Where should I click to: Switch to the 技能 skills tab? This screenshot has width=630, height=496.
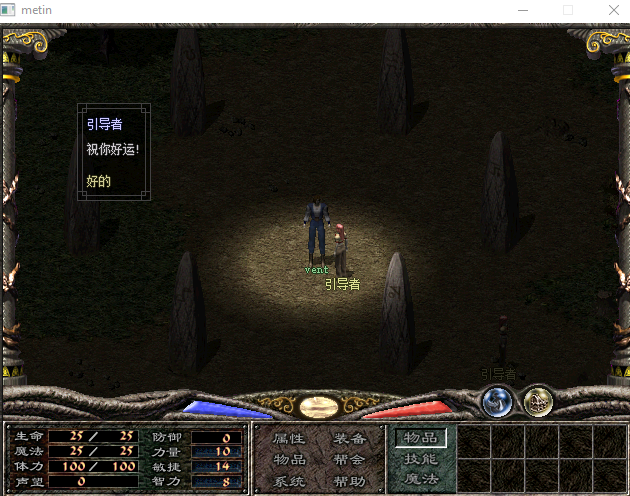click(x=420, y=459)
